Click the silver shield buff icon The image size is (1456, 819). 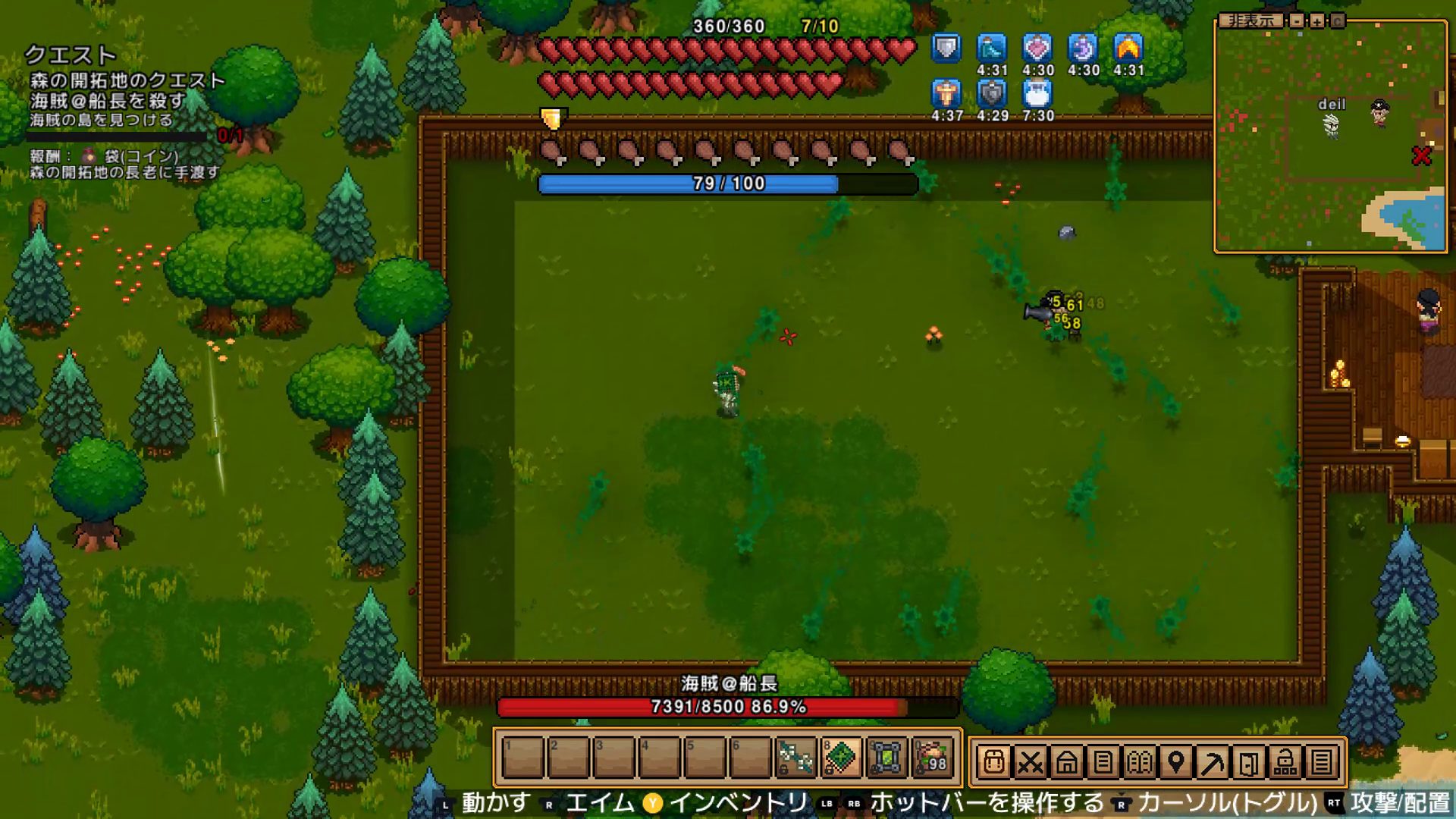pos(946,49)
